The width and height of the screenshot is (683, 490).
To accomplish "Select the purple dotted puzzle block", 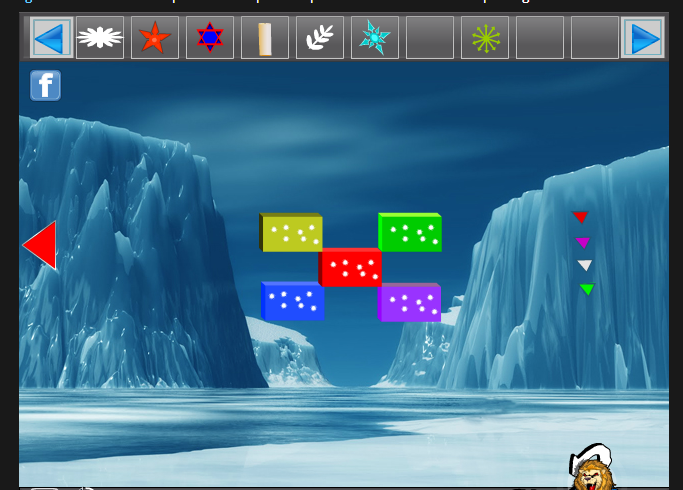I will pyautogui.click(x=410, y=302).
